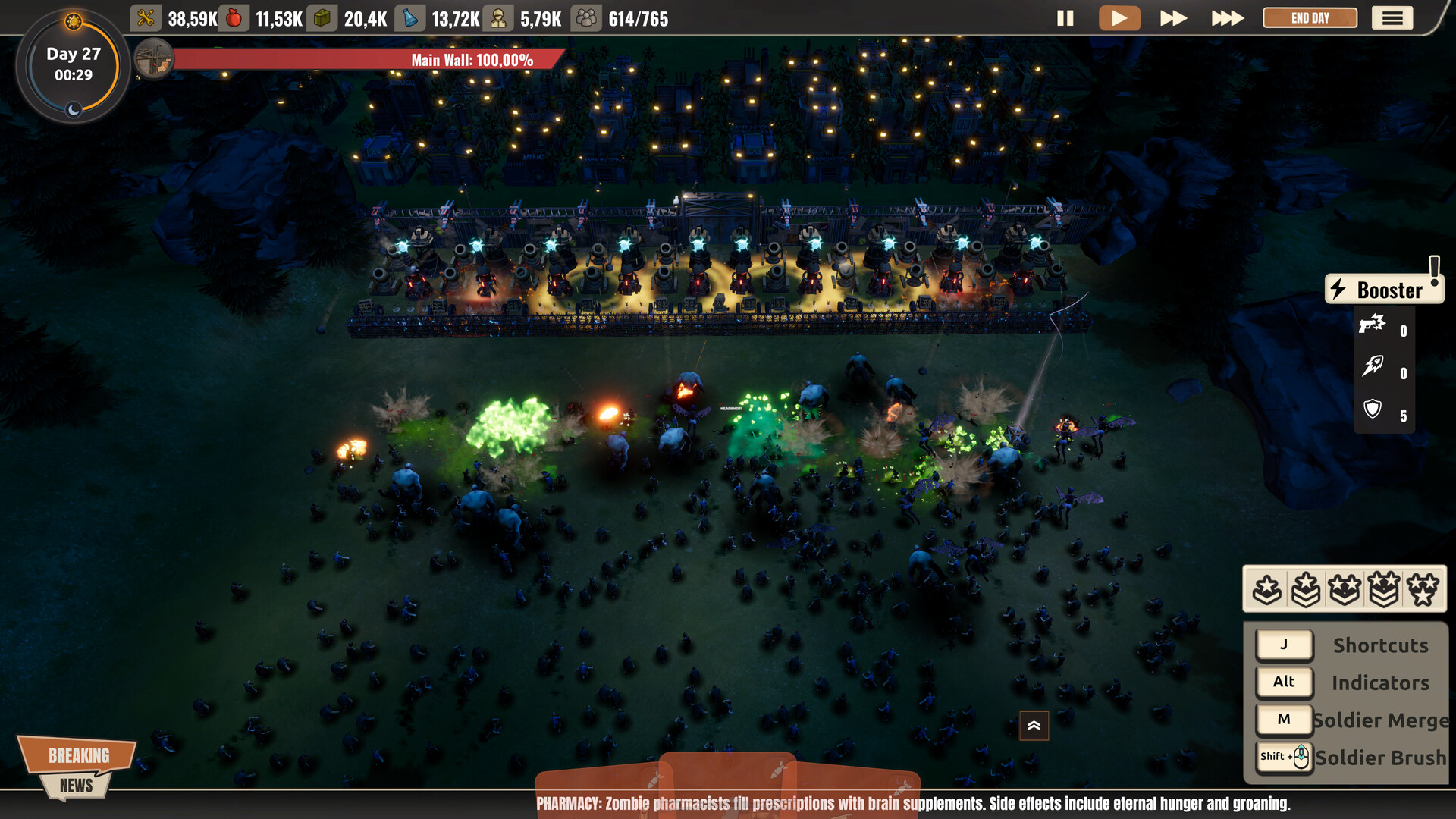Set game to normal play speed
Viewport: 1456px width, 819px height.
click(x=1119, y=18)
